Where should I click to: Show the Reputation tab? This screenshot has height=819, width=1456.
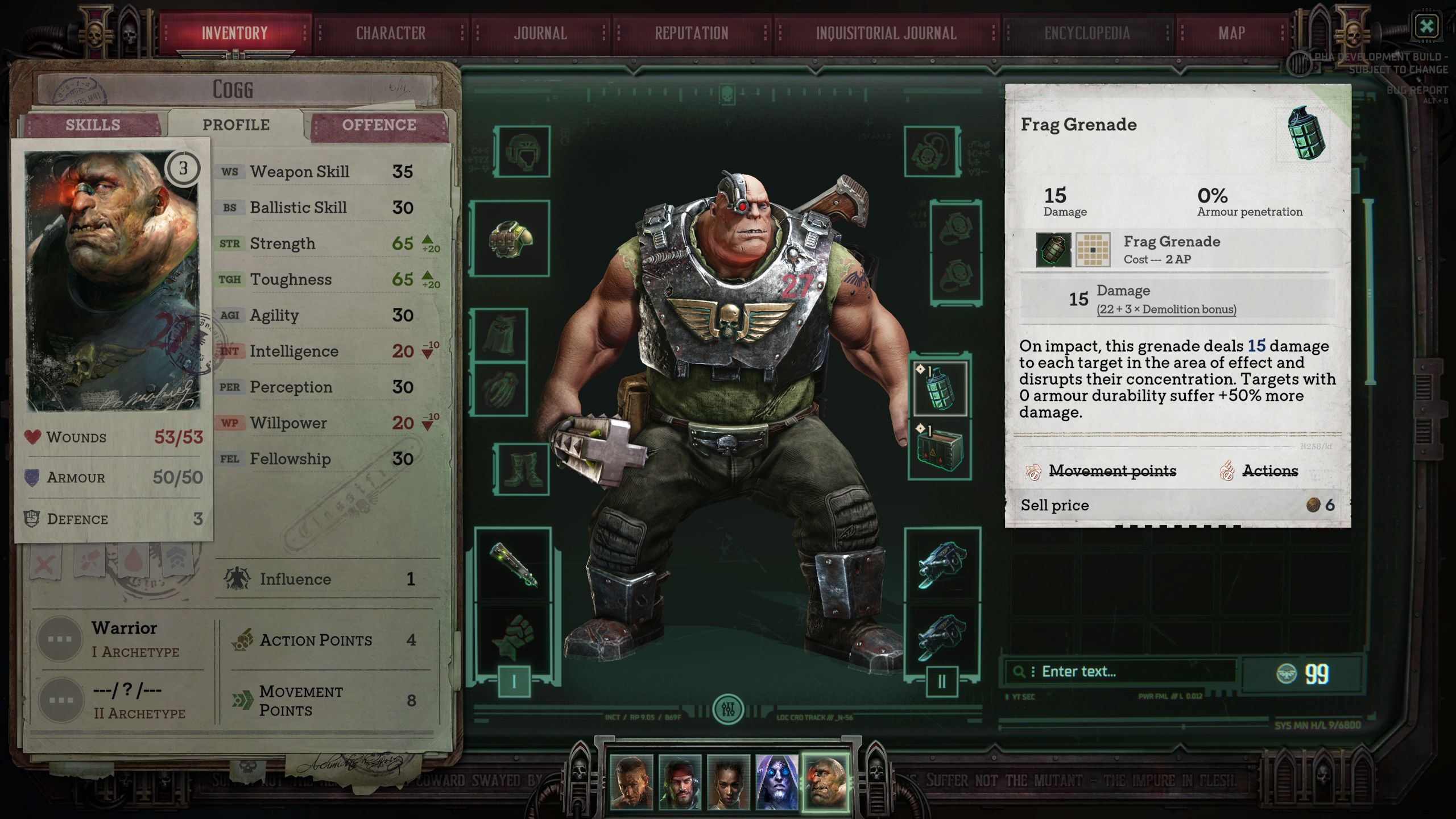point(691,34)
